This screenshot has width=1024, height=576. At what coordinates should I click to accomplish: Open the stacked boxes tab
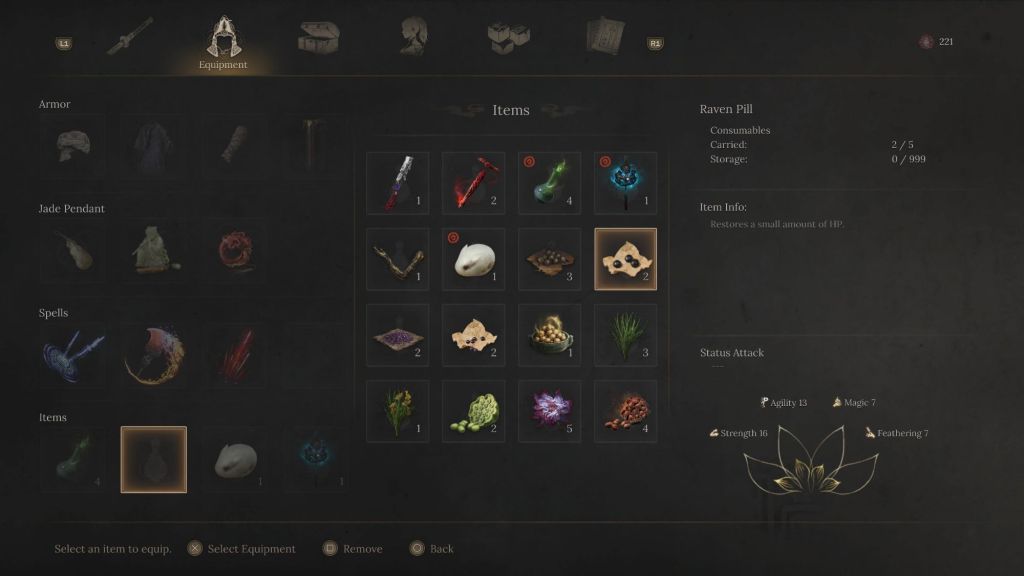coord(508,37)
